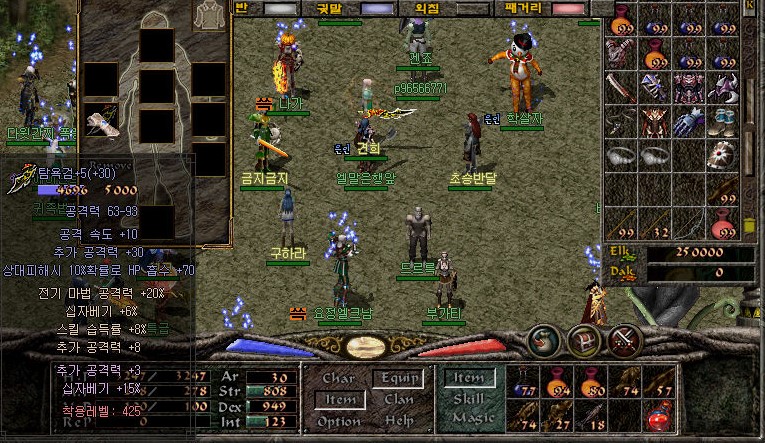Click the treasure chest round button
Viewport: 765px width, 443px height.
pos(584,341)
